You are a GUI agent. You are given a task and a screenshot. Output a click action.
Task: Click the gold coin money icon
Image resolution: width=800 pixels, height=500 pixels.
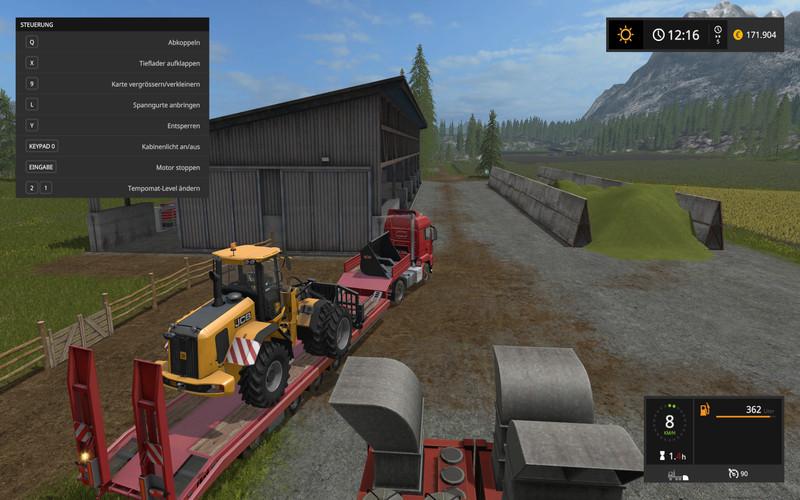coord(737,35)
